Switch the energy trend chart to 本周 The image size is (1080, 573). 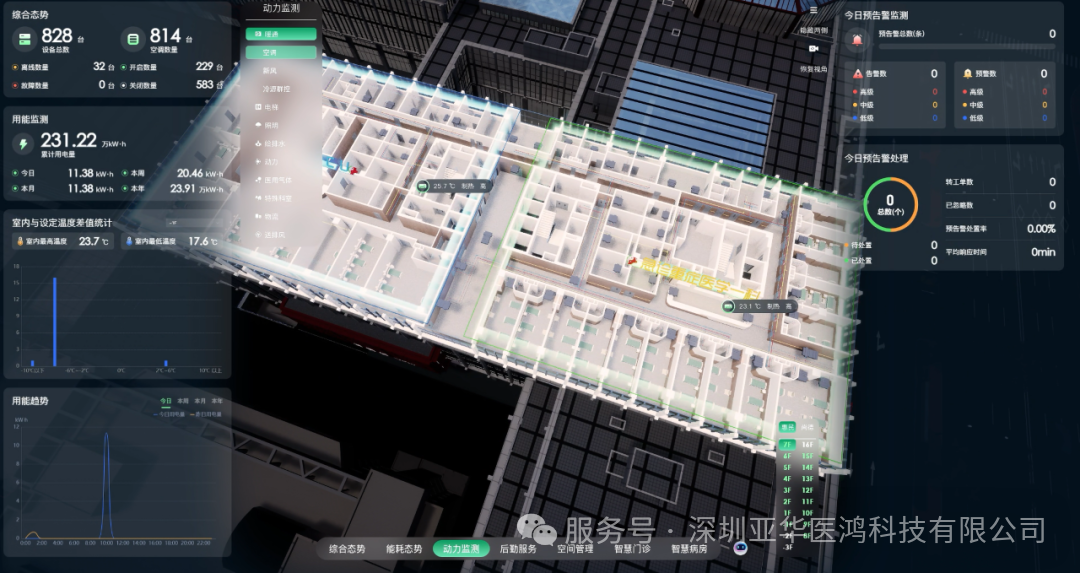coord(182,400)
